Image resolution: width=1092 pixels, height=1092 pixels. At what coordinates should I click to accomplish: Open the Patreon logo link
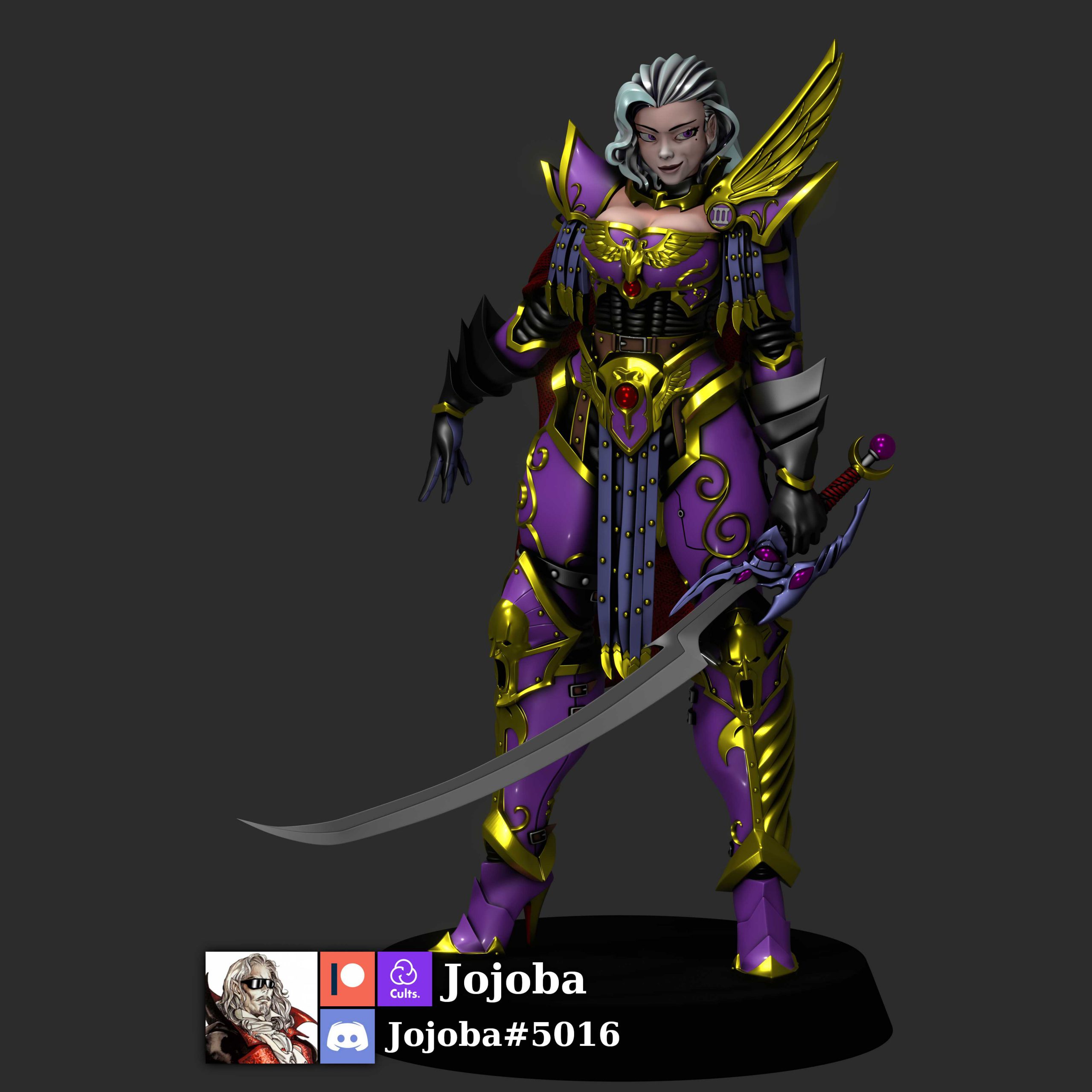tap(347, 979)
